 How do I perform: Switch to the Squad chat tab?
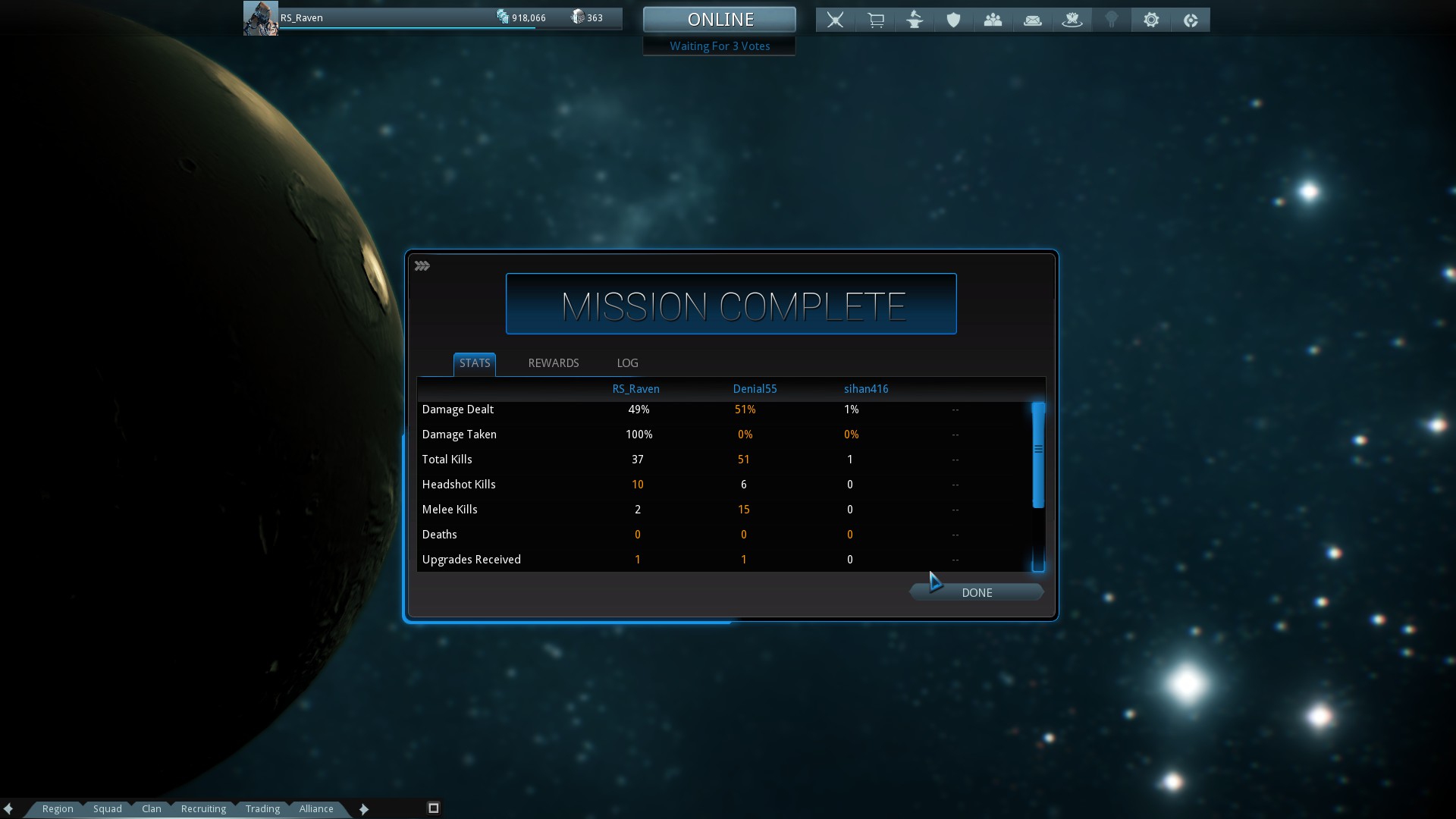(x=108, y=808)
